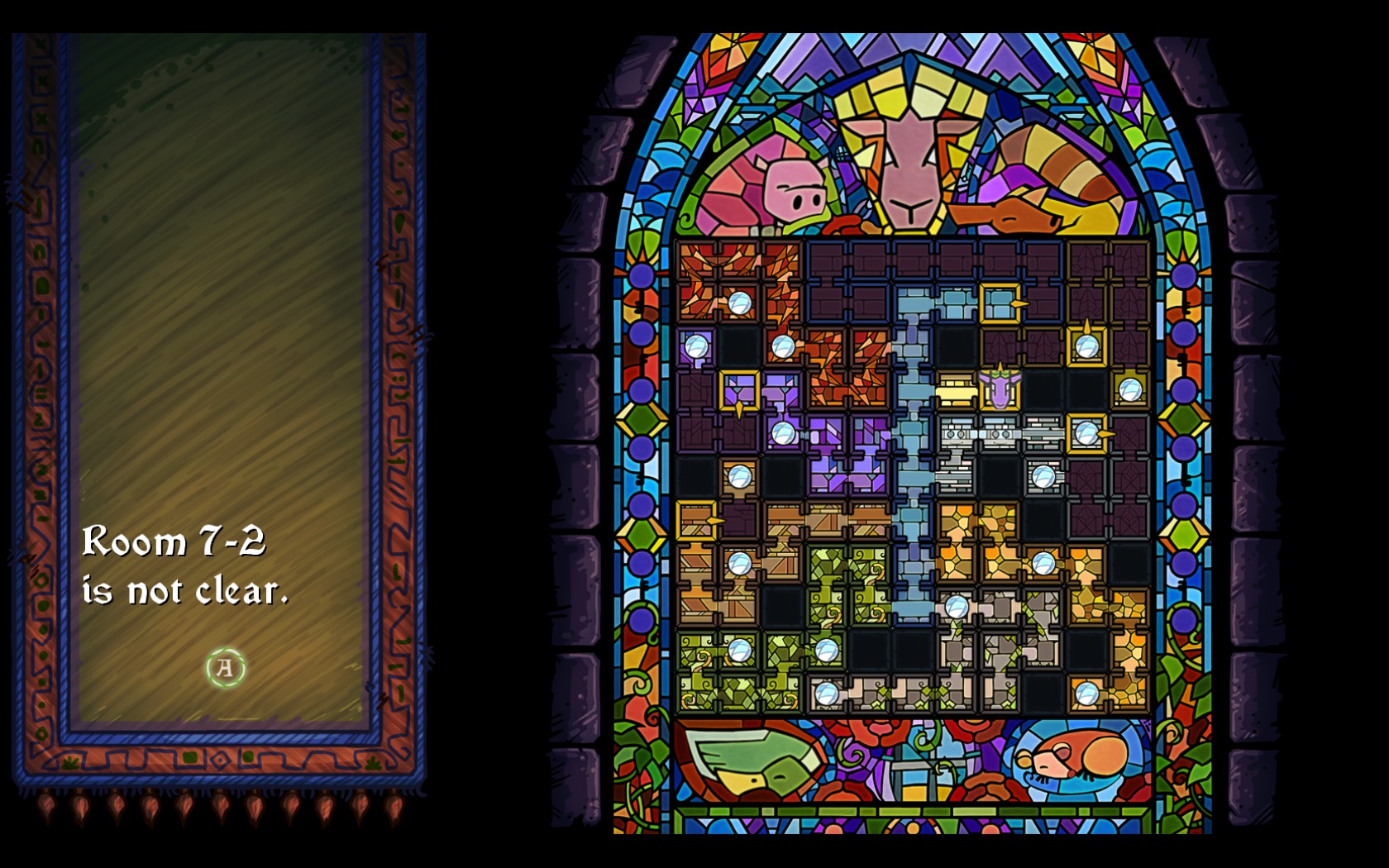Expand the gold arrow room beside the silver orb tile
Screen dimensions: 1389x868
(1086, 430)
